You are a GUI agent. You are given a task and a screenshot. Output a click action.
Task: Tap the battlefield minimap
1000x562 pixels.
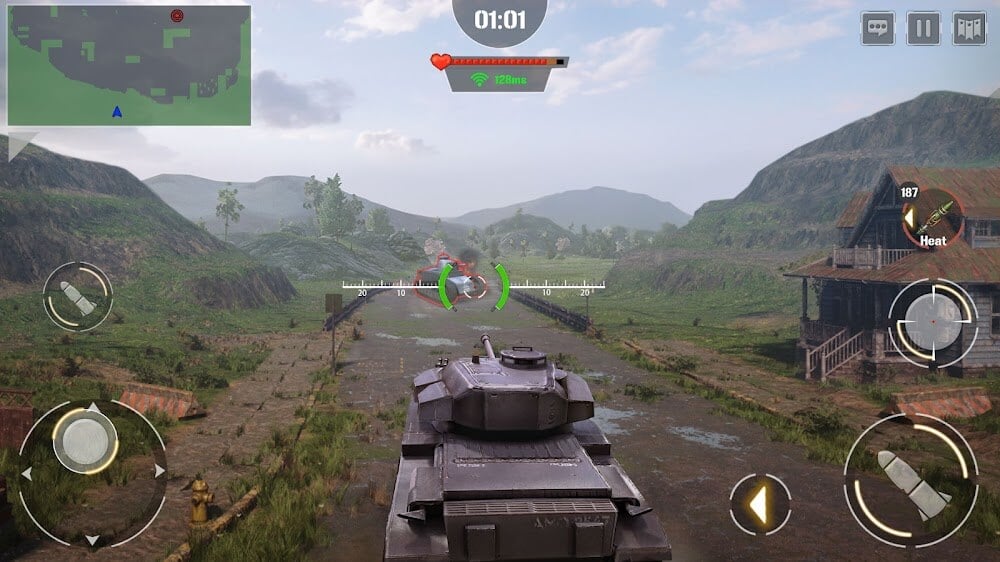129,65
